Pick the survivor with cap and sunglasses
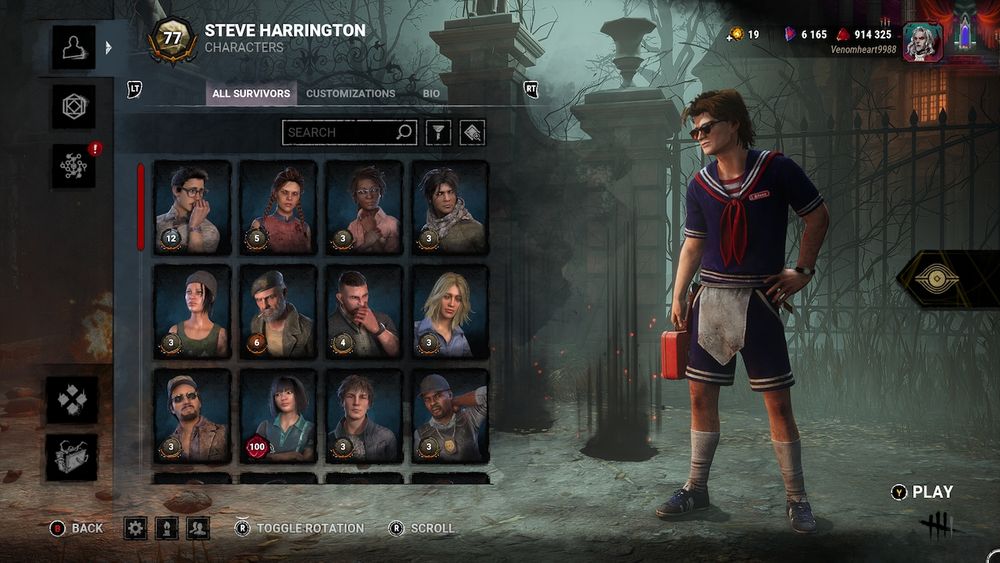 click(x=192, y=415)
